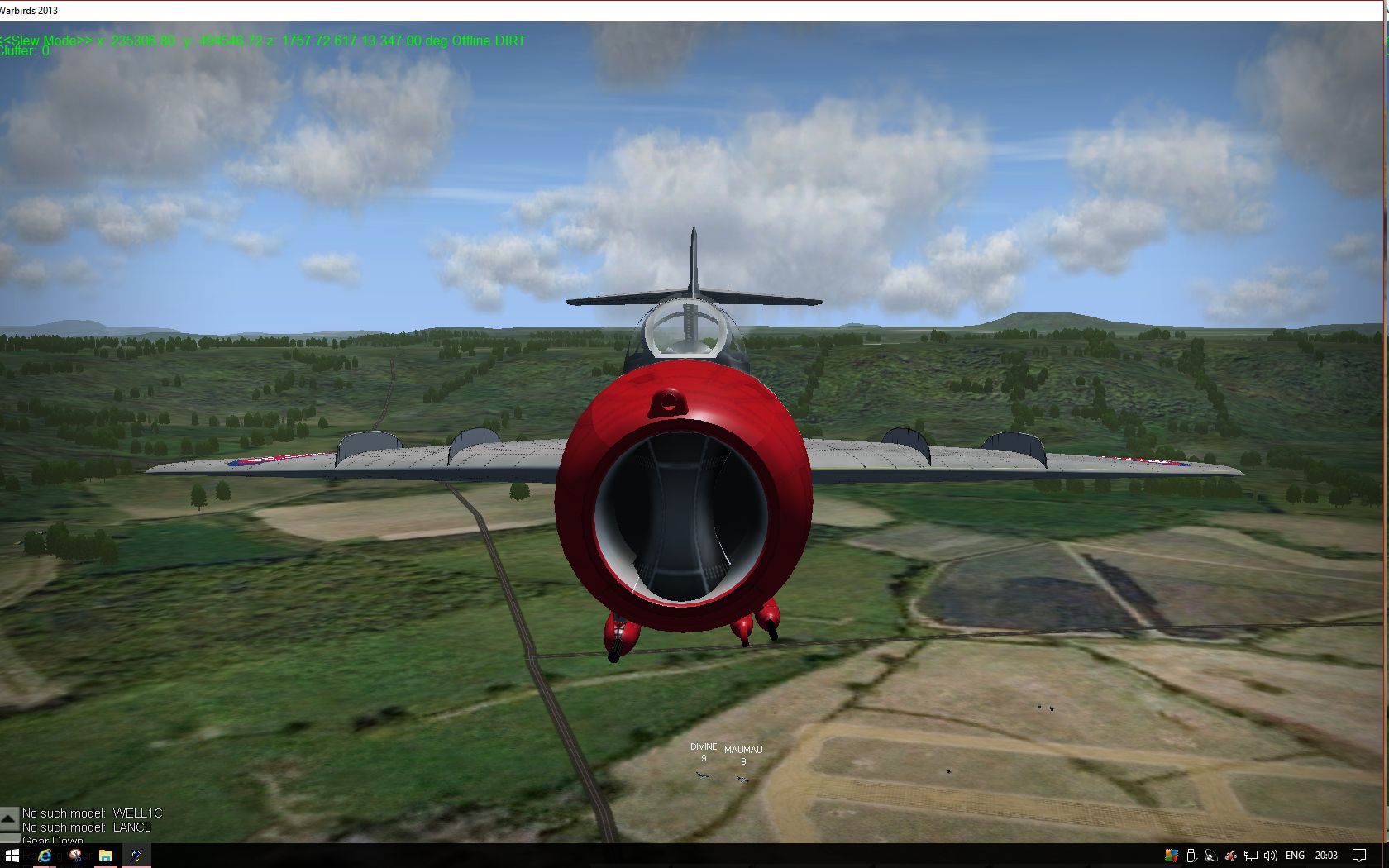The height and width of the screenshot is (868, 1389).
Task: Click the message log scroll-up arrow
Action: [8, 818]
